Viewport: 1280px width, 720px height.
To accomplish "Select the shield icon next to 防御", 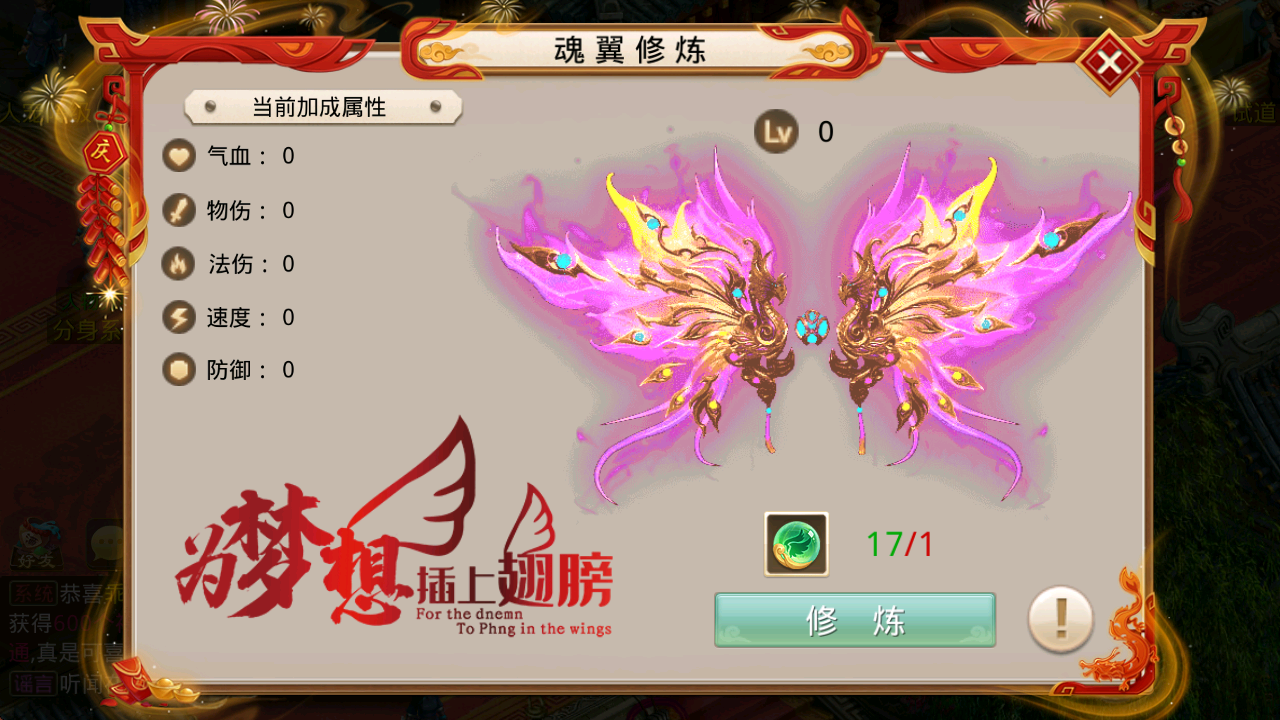I will tap(180, 370).
